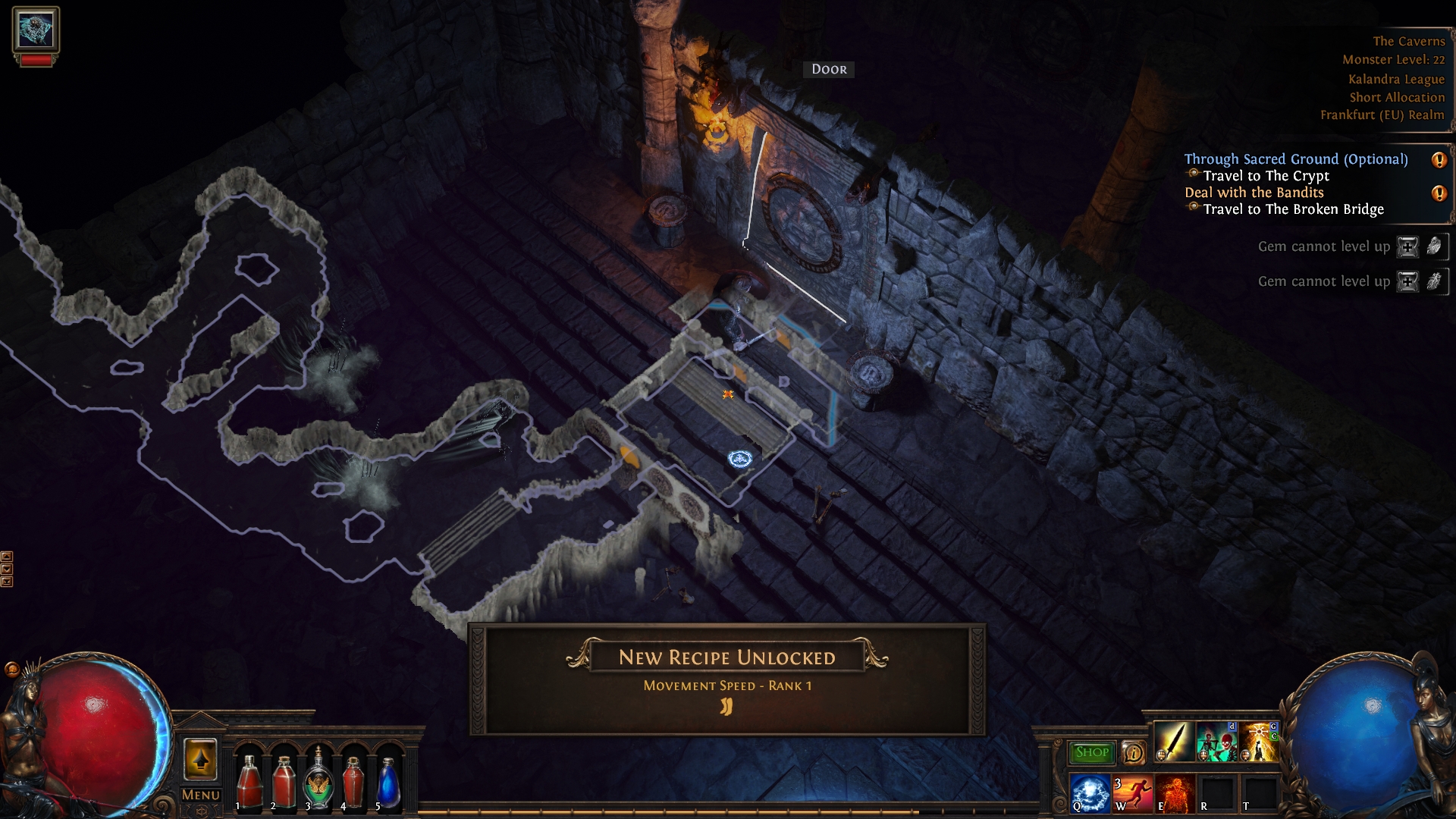The image size is (1456, 819).
Task: Cast the Freezing Pulse skill bound to Q
Action: coord(1090,795)
